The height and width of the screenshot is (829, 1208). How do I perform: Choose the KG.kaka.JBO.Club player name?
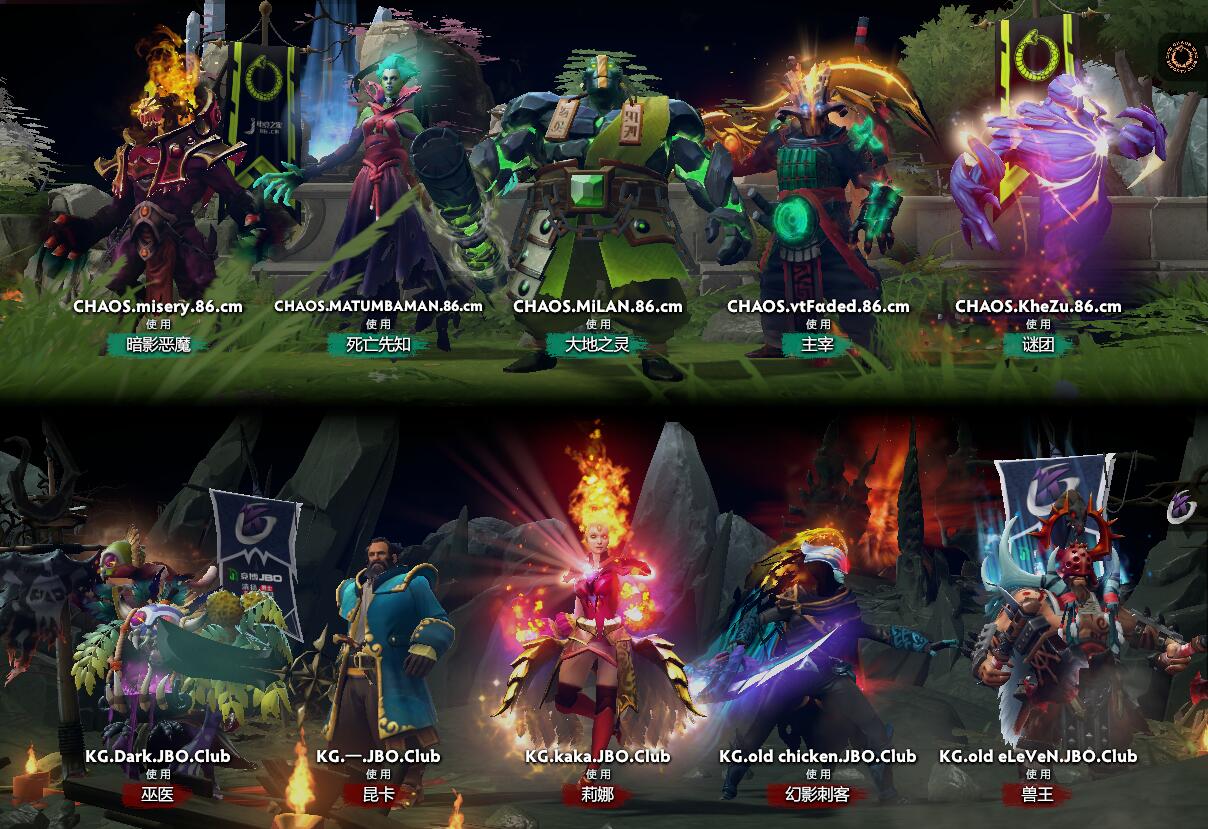(x=598, y=756)
